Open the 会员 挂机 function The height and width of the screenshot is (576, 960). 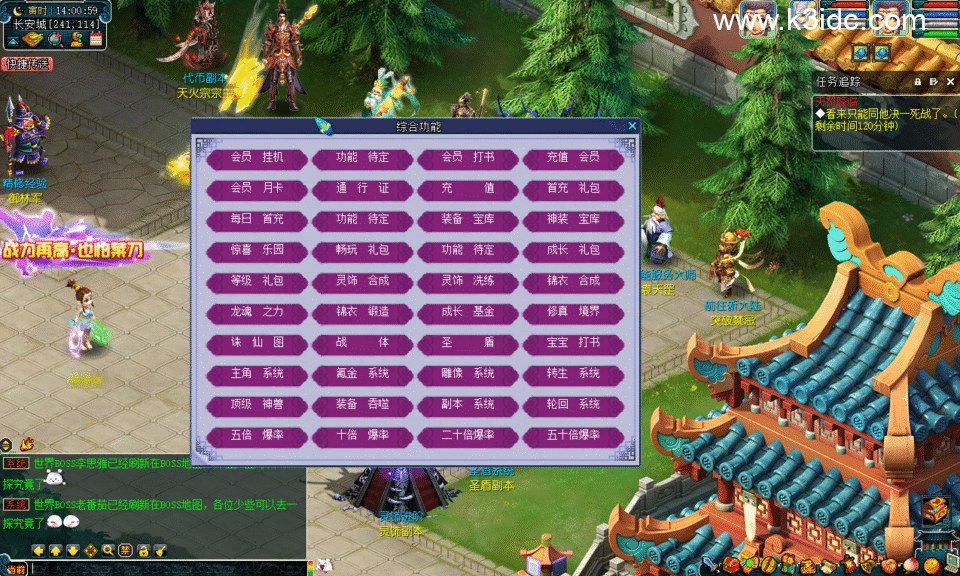[x=257, y=158]
